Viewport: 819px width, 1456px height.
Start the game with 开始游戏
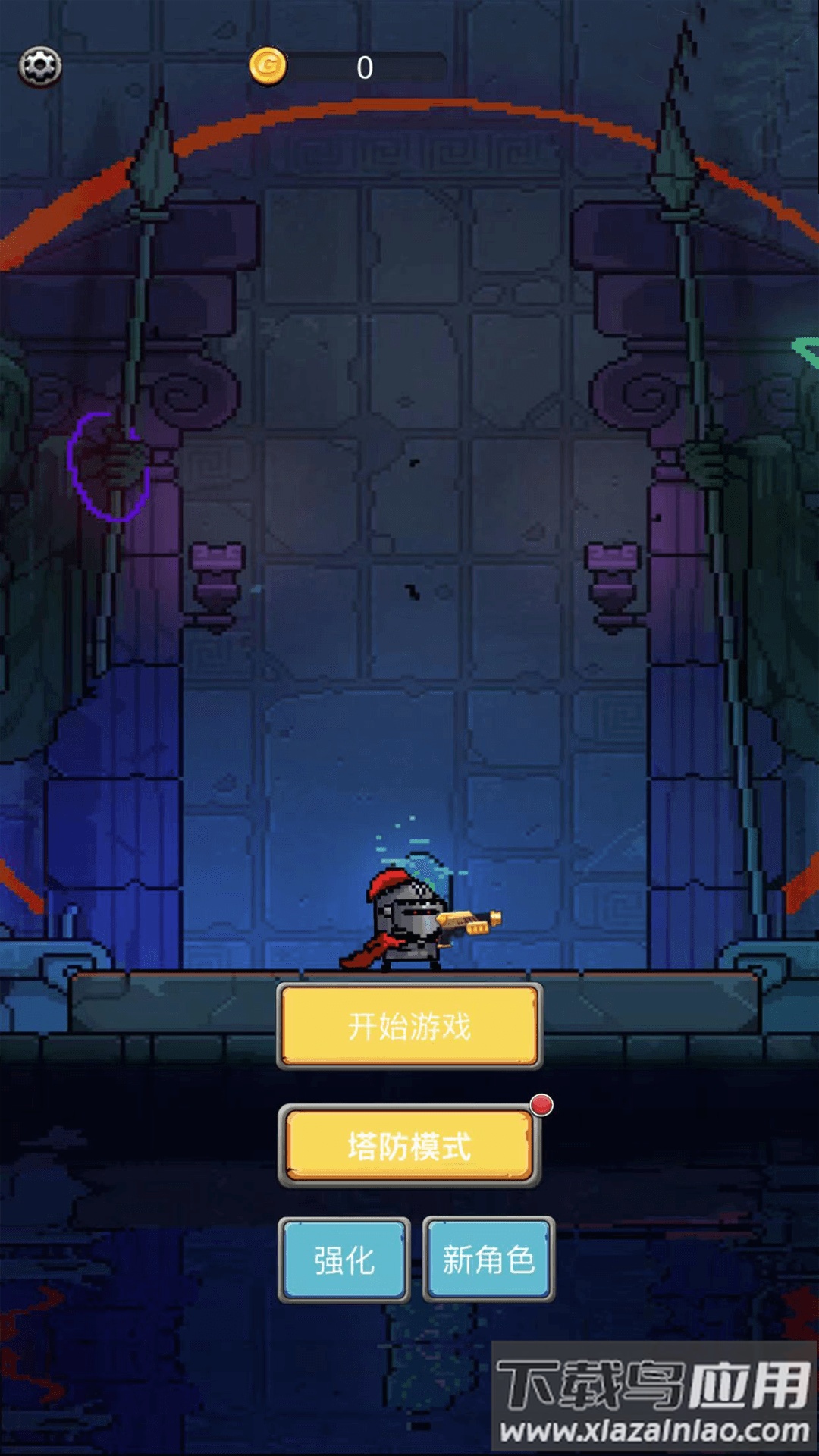click(x=409, y=1026)
